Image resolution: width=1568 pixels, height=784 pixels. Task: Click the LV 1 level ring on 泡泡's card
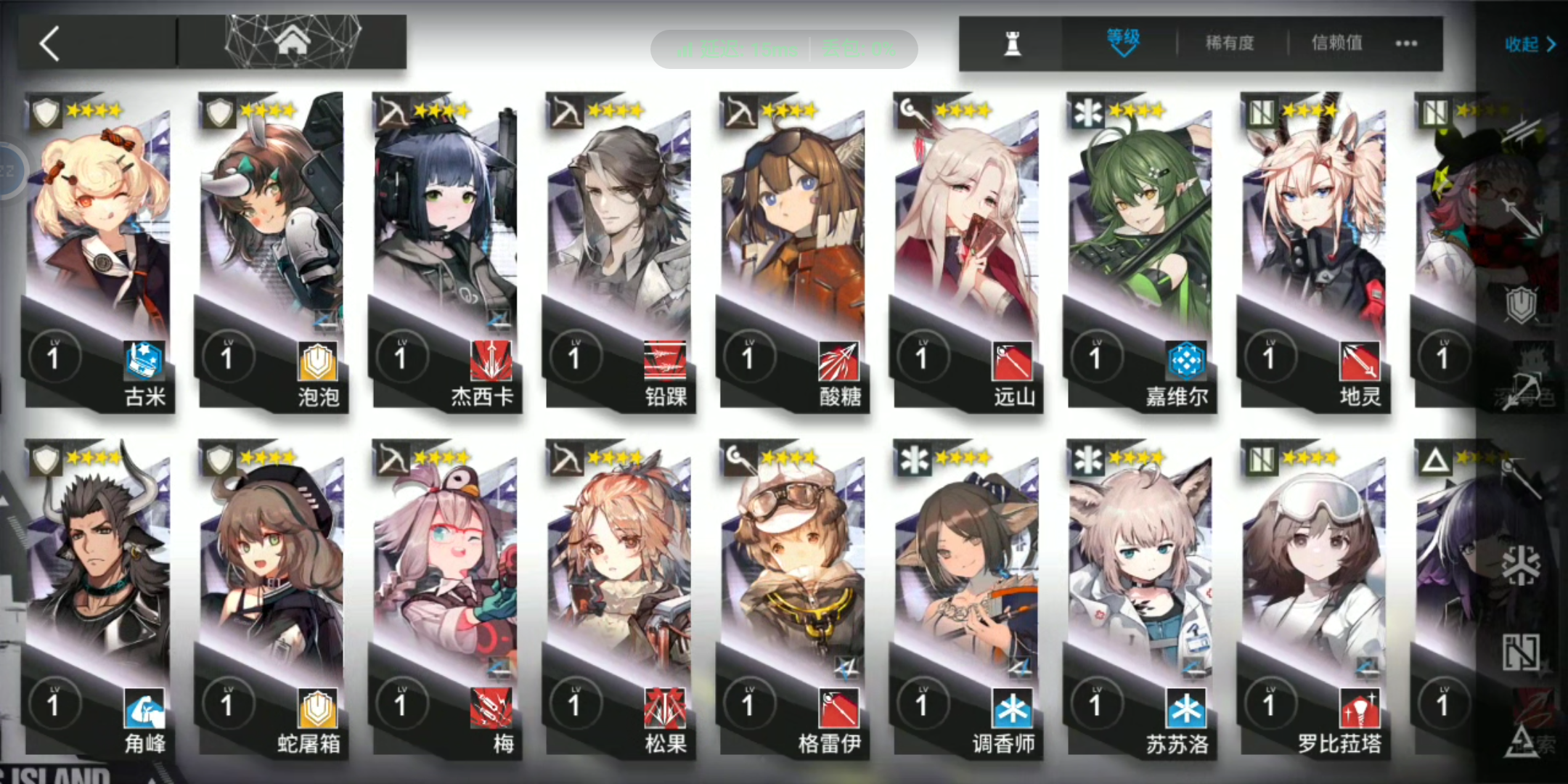coord(228,357)
